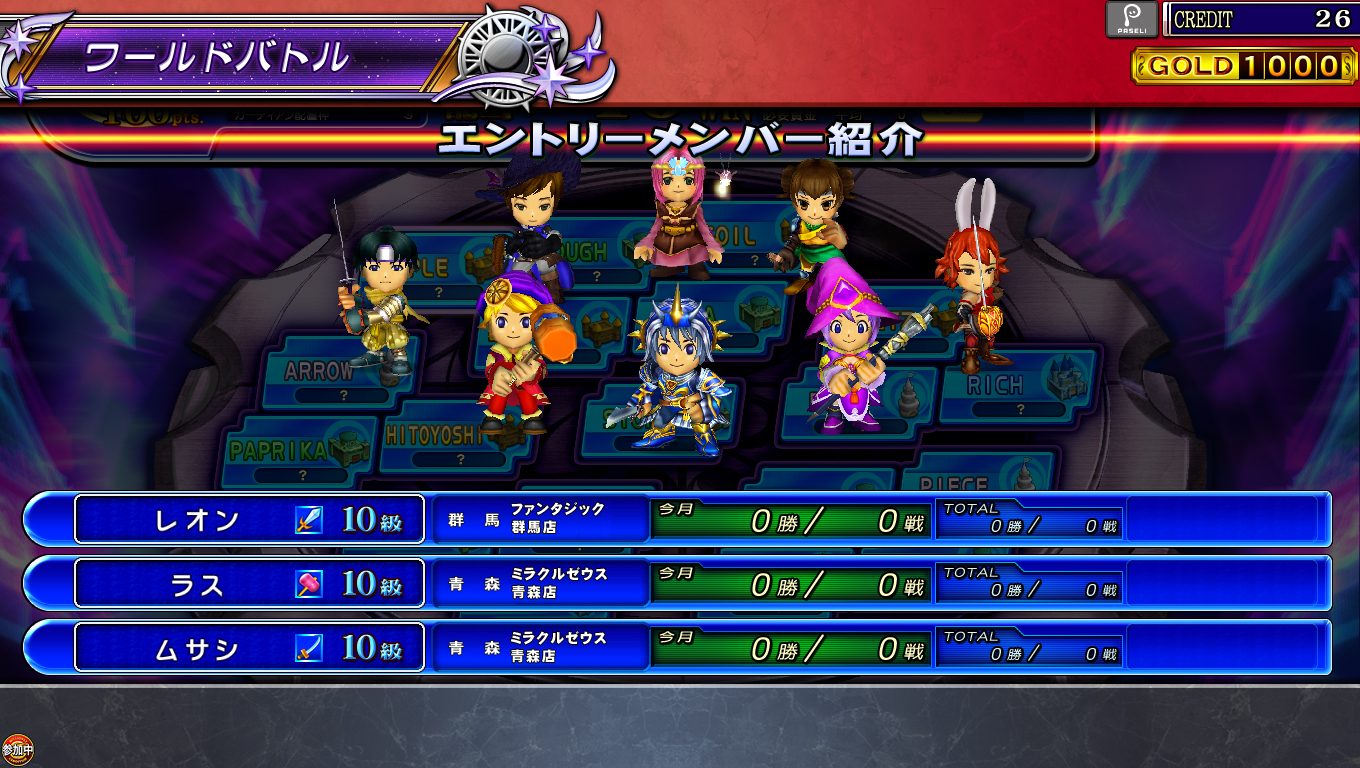Screen dimensions: 1360x768
Task: Click the PASELI icon
Action: click(x=1131, y=19)
